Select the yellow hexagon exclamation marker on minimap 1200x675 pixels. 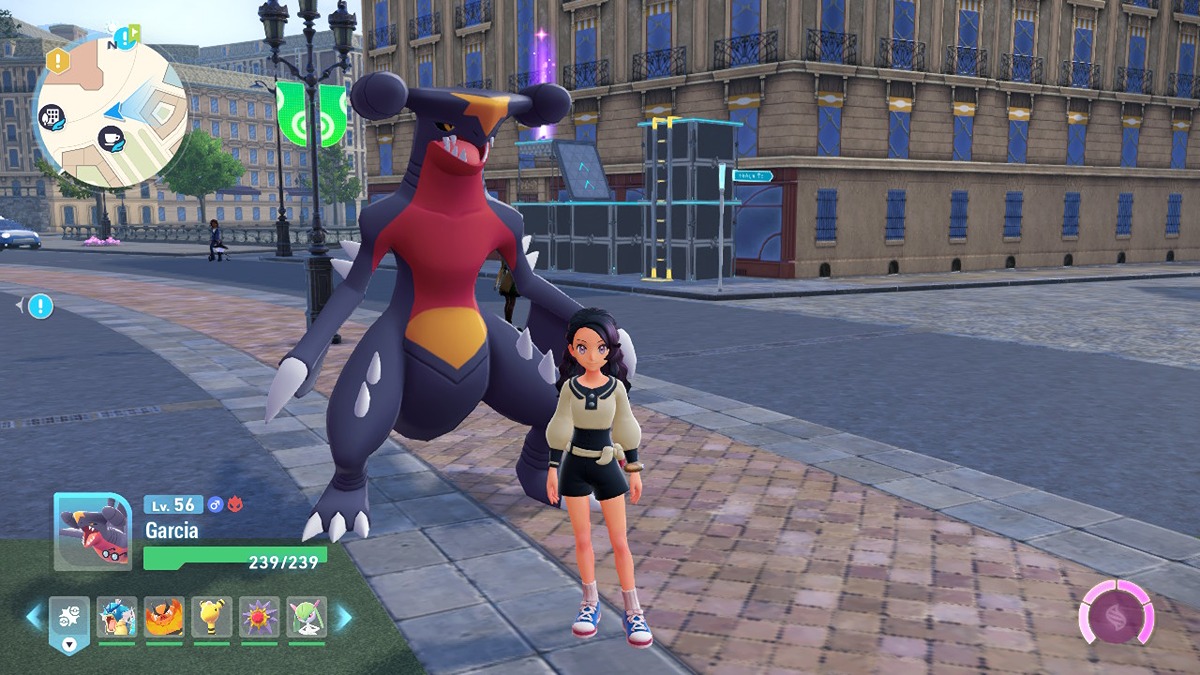(x=58, y=62)
